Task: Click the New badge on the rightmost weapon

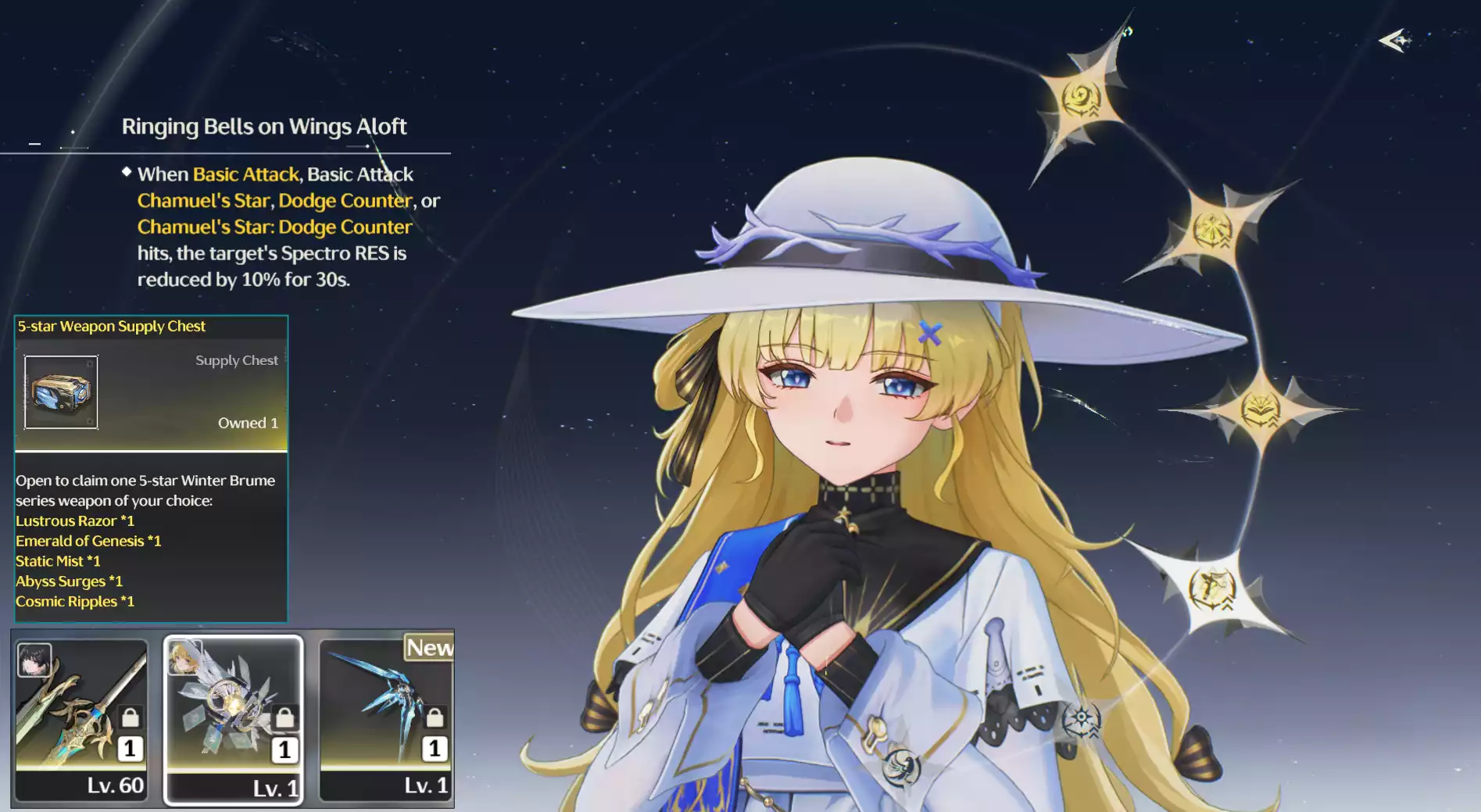Action: click(x=428, y=649)
